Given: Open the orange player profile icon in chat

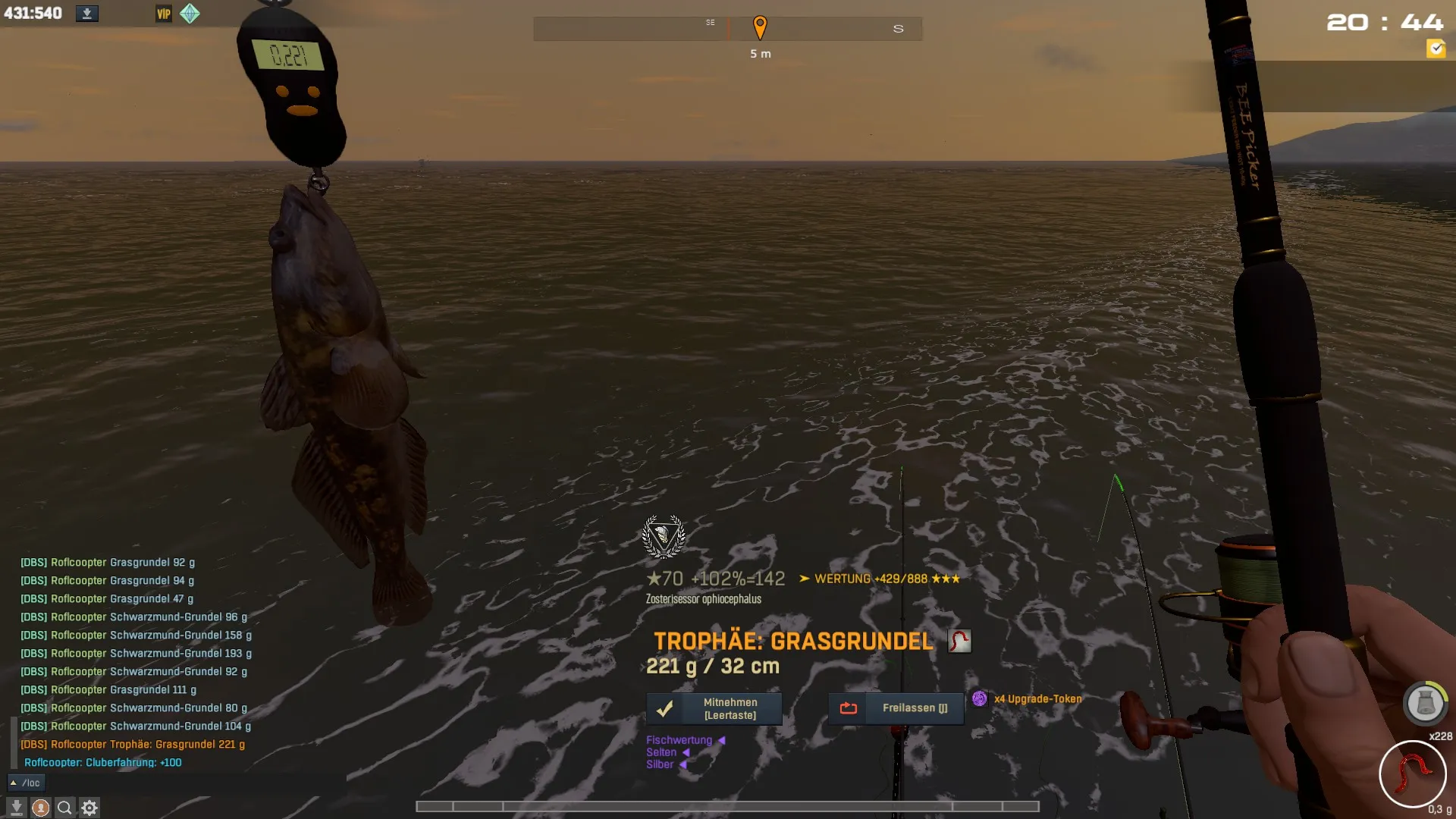Looking at the screenshot, I should (41, 808).
